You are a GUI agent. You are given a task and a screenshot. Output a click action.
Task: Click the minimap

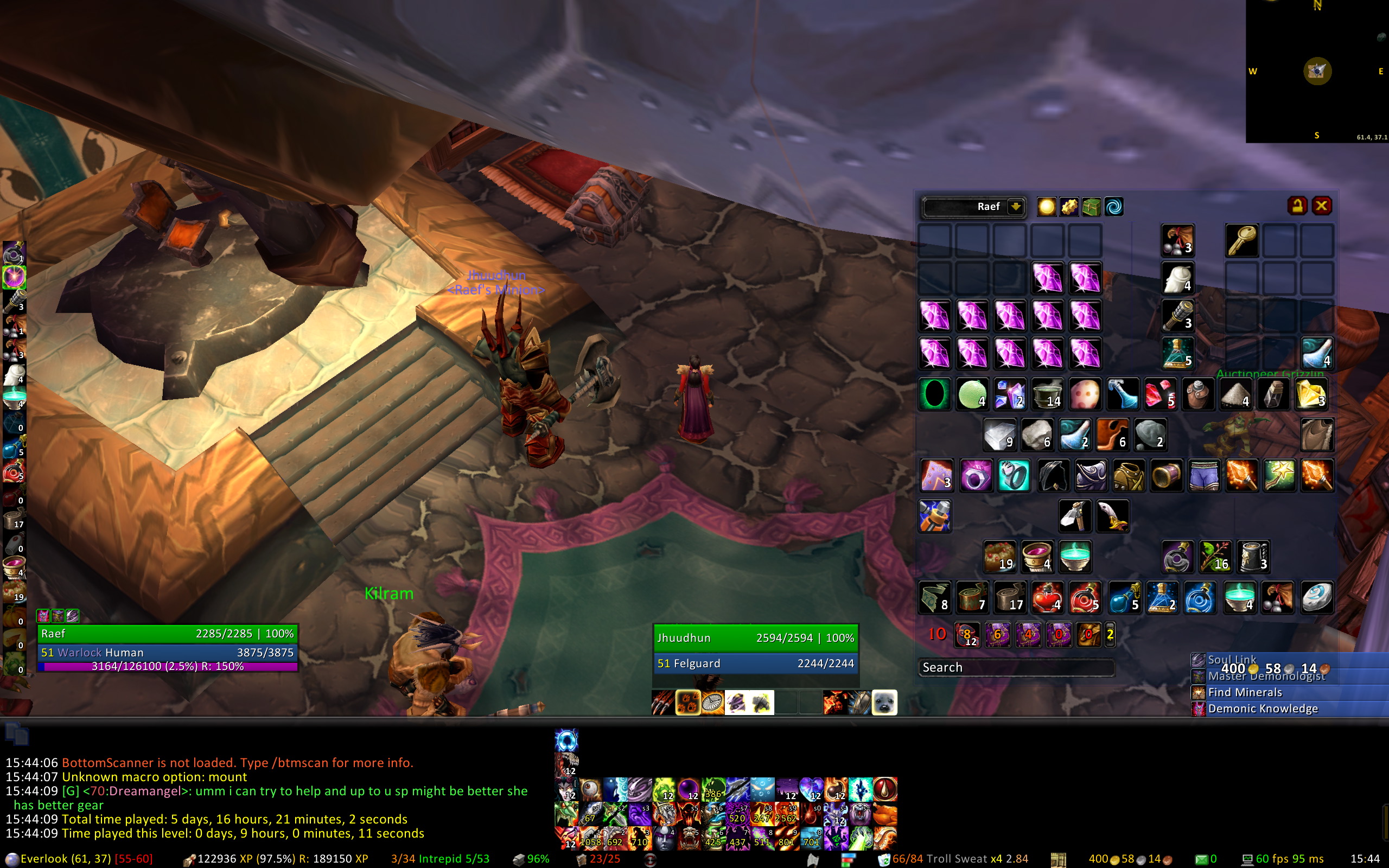coord(1317,71)
